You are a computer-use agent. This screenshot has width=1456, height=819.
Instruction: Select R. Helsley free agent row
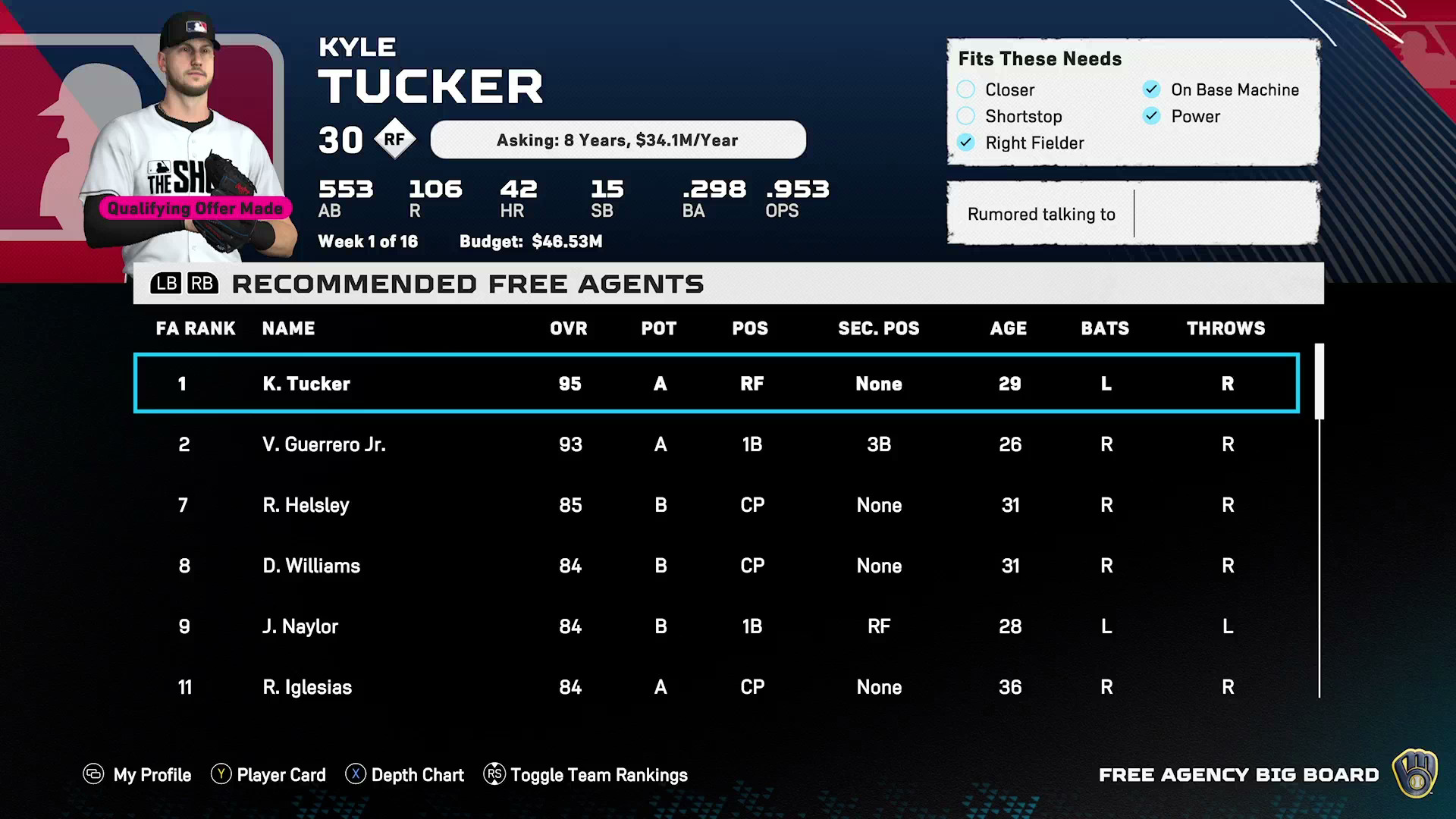(x=716, y=505)
